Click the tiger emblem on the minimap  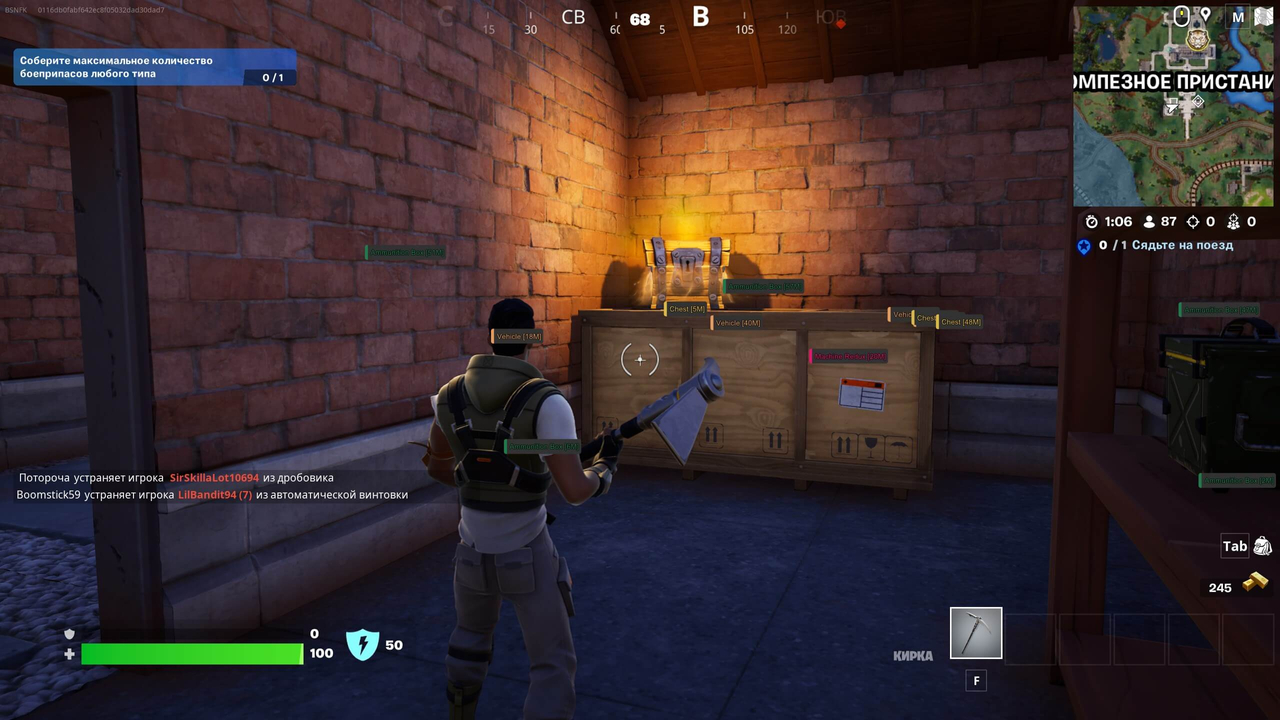(1196, 39)
